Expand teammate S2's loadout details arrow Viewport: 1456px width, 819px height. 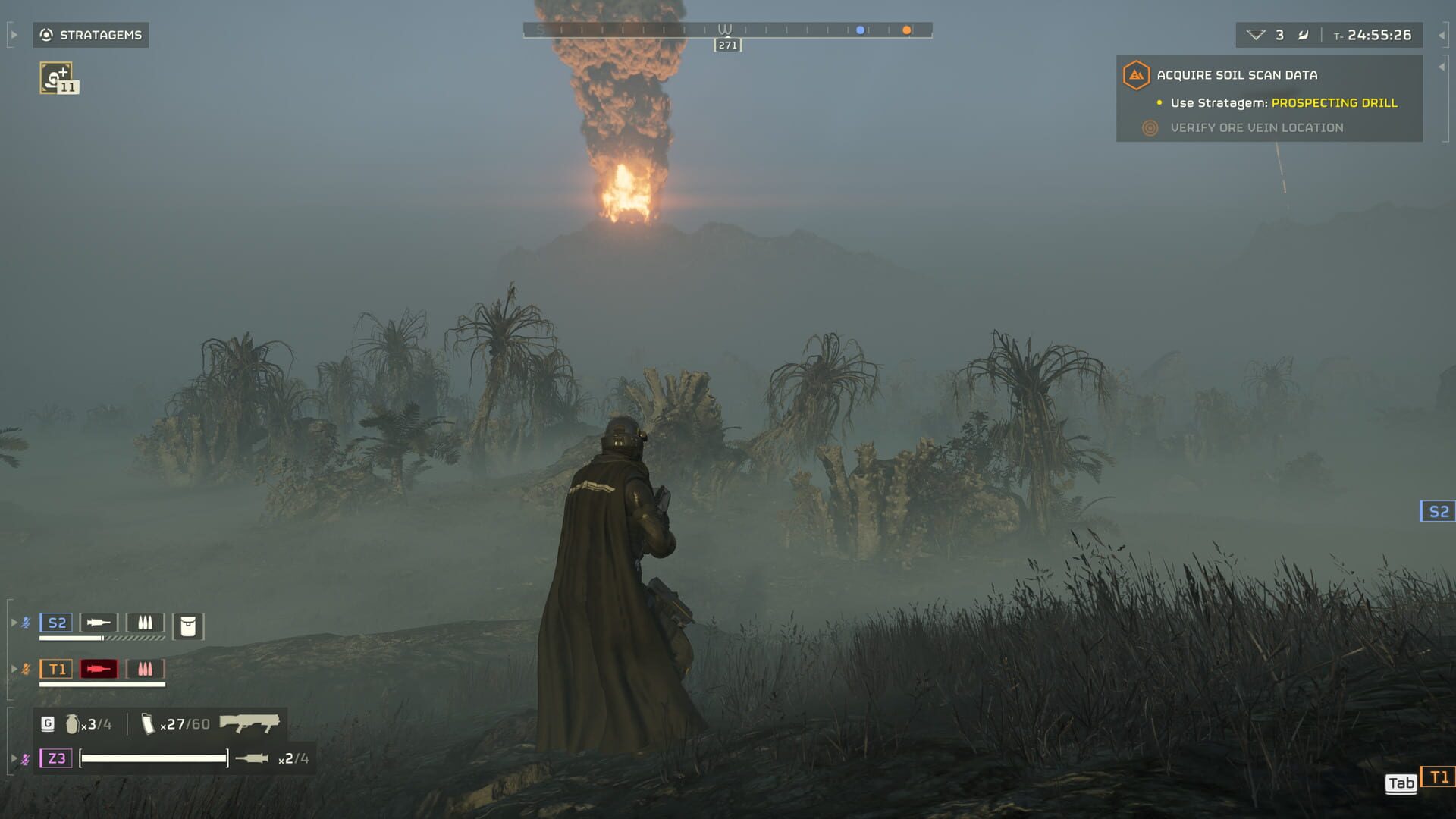[x=13, y=622]
